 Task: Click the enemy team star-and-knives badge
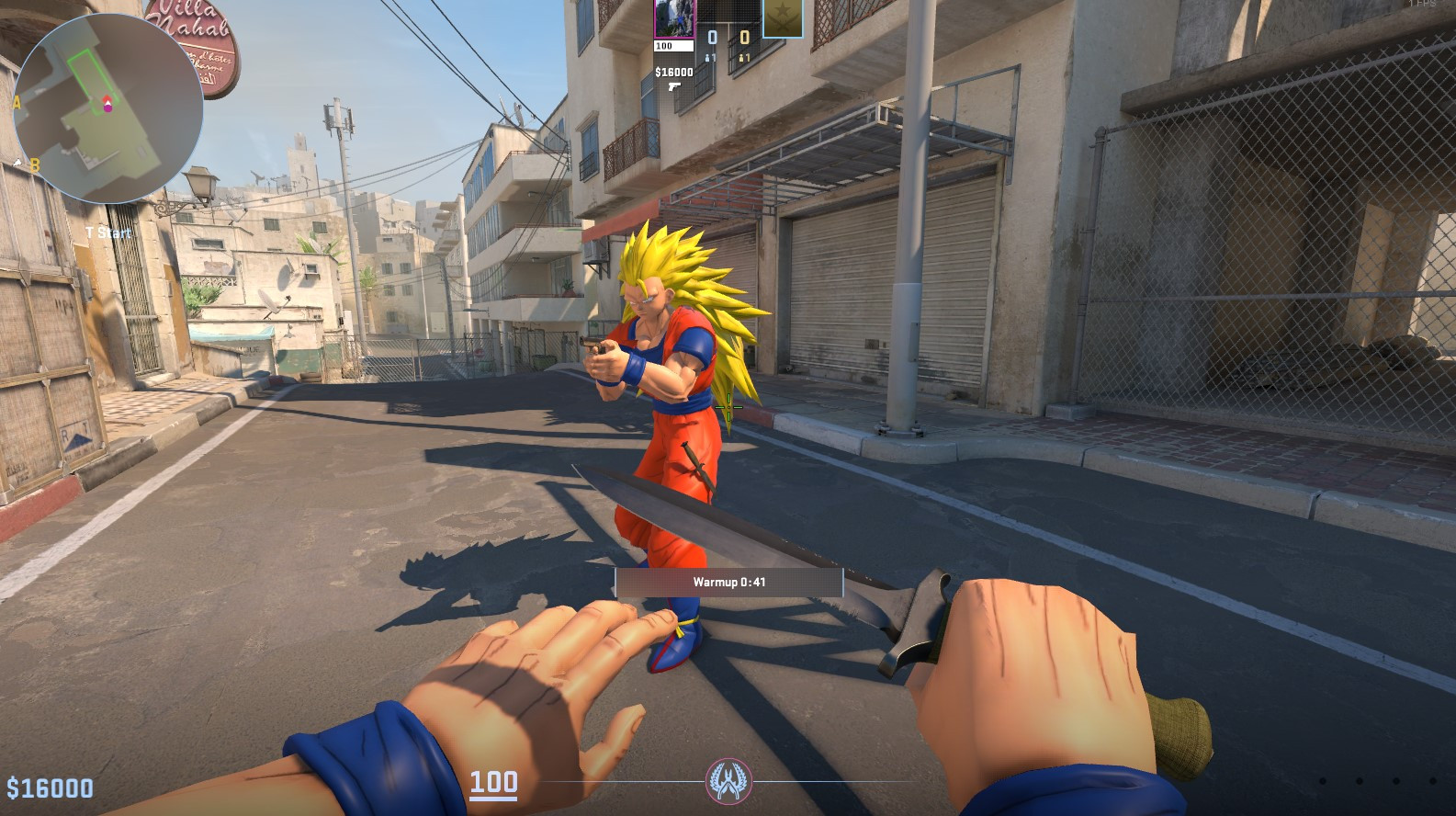(783, 20)
